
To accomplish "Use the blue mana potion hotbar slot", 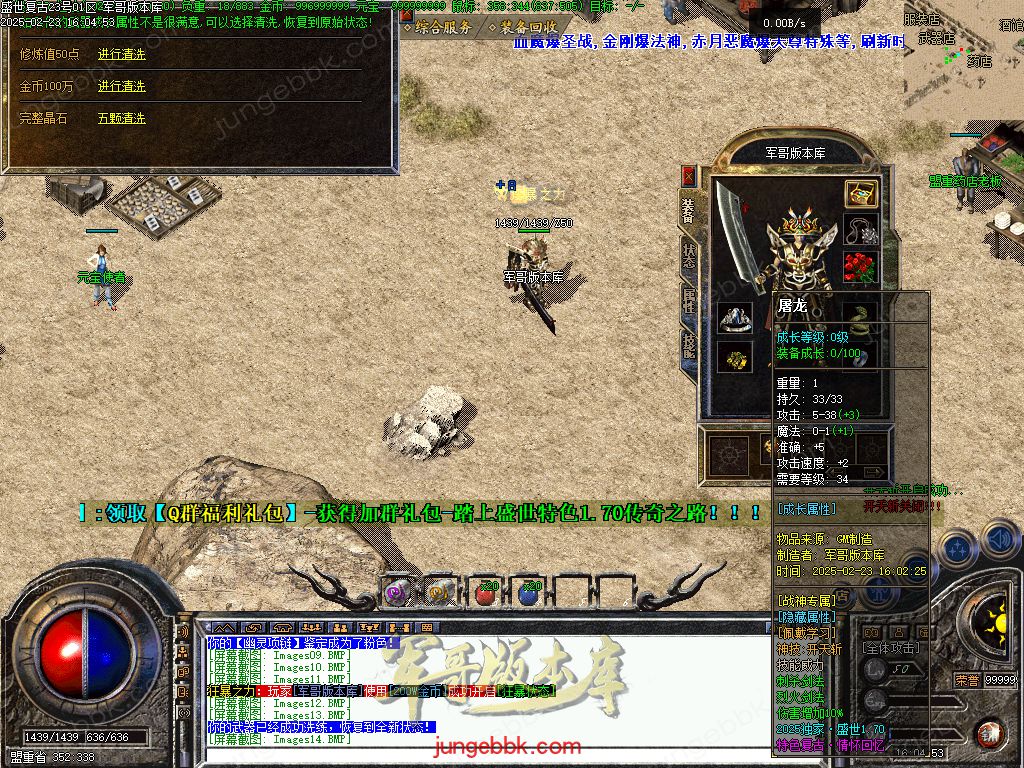I will point(528,592).
